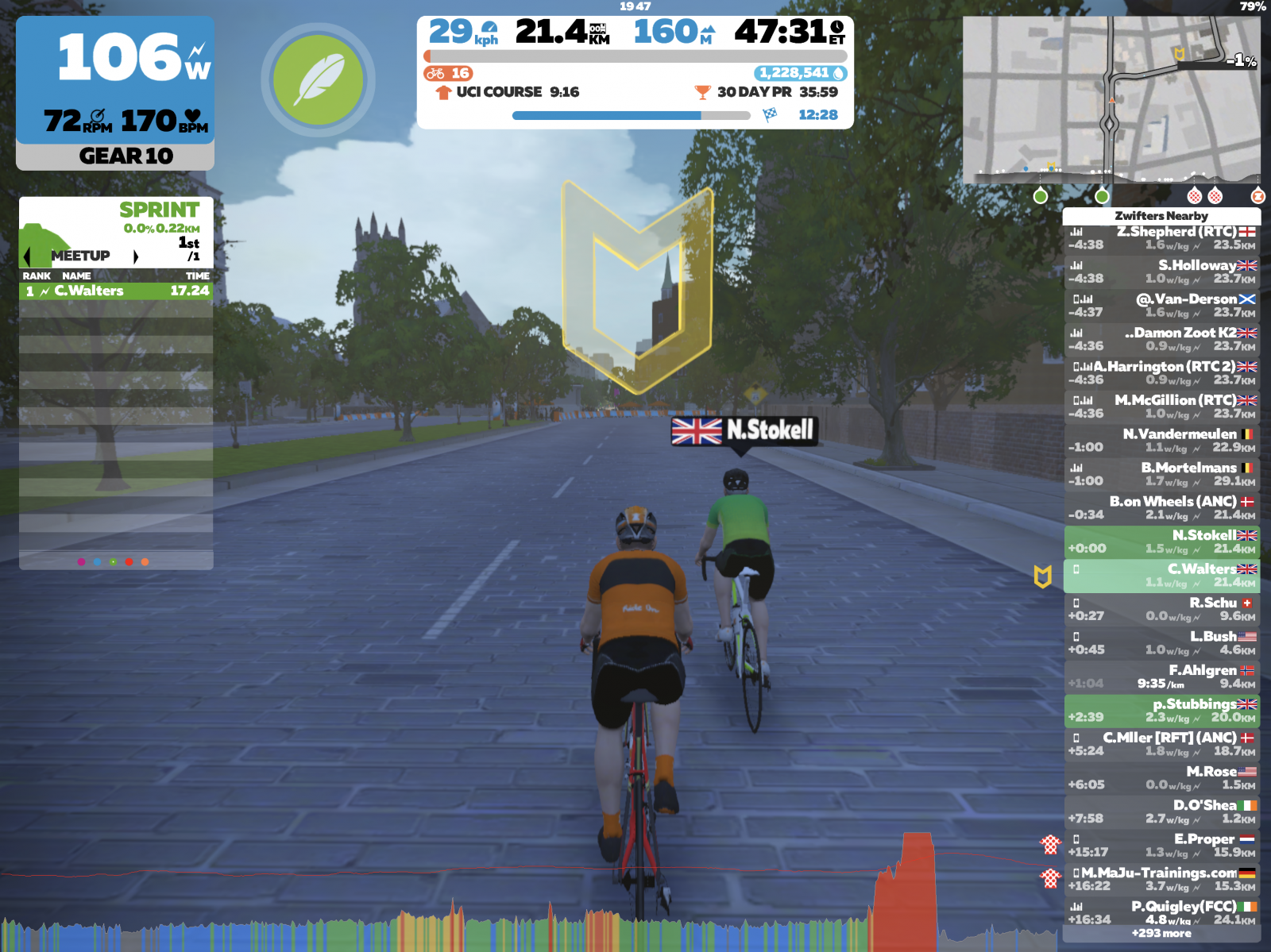
Task: Show the +293 more riders
Action: point(1161,934)
